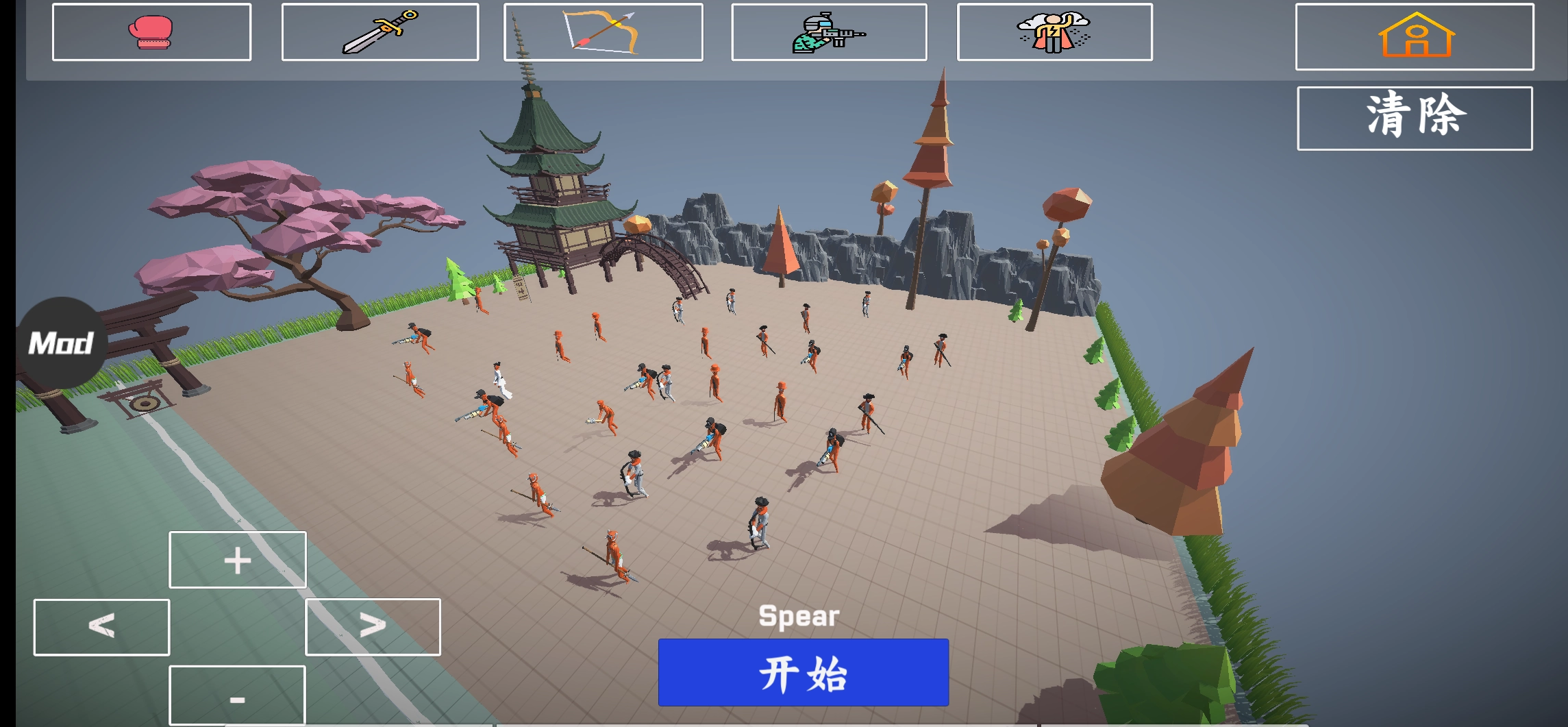This screenshot has width=1568, height=727.
Task: Select the fist/melee unit category
Action: [151, 33]
